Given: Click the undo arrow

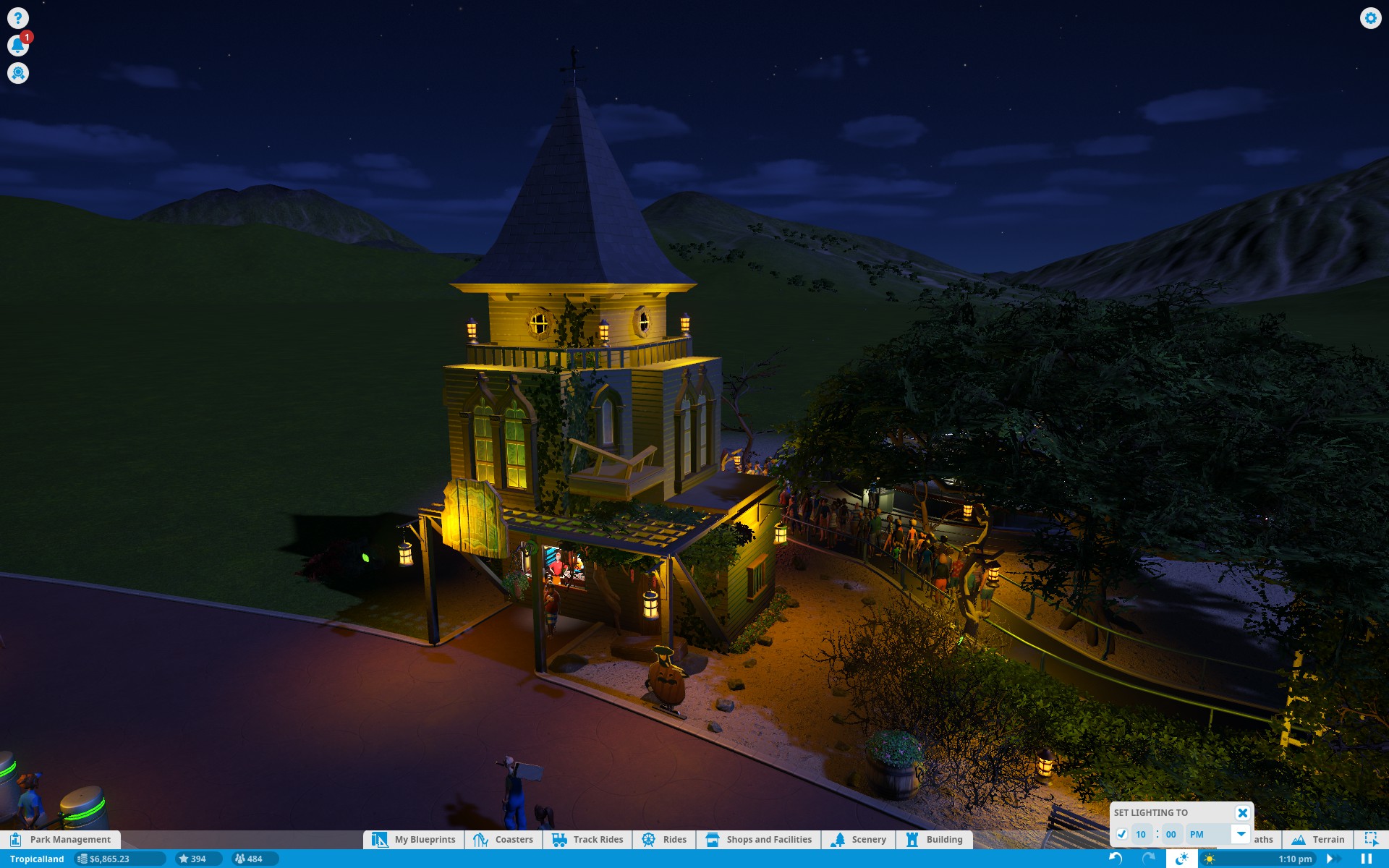Looking at the screenshot, I should click(1116, 859).
